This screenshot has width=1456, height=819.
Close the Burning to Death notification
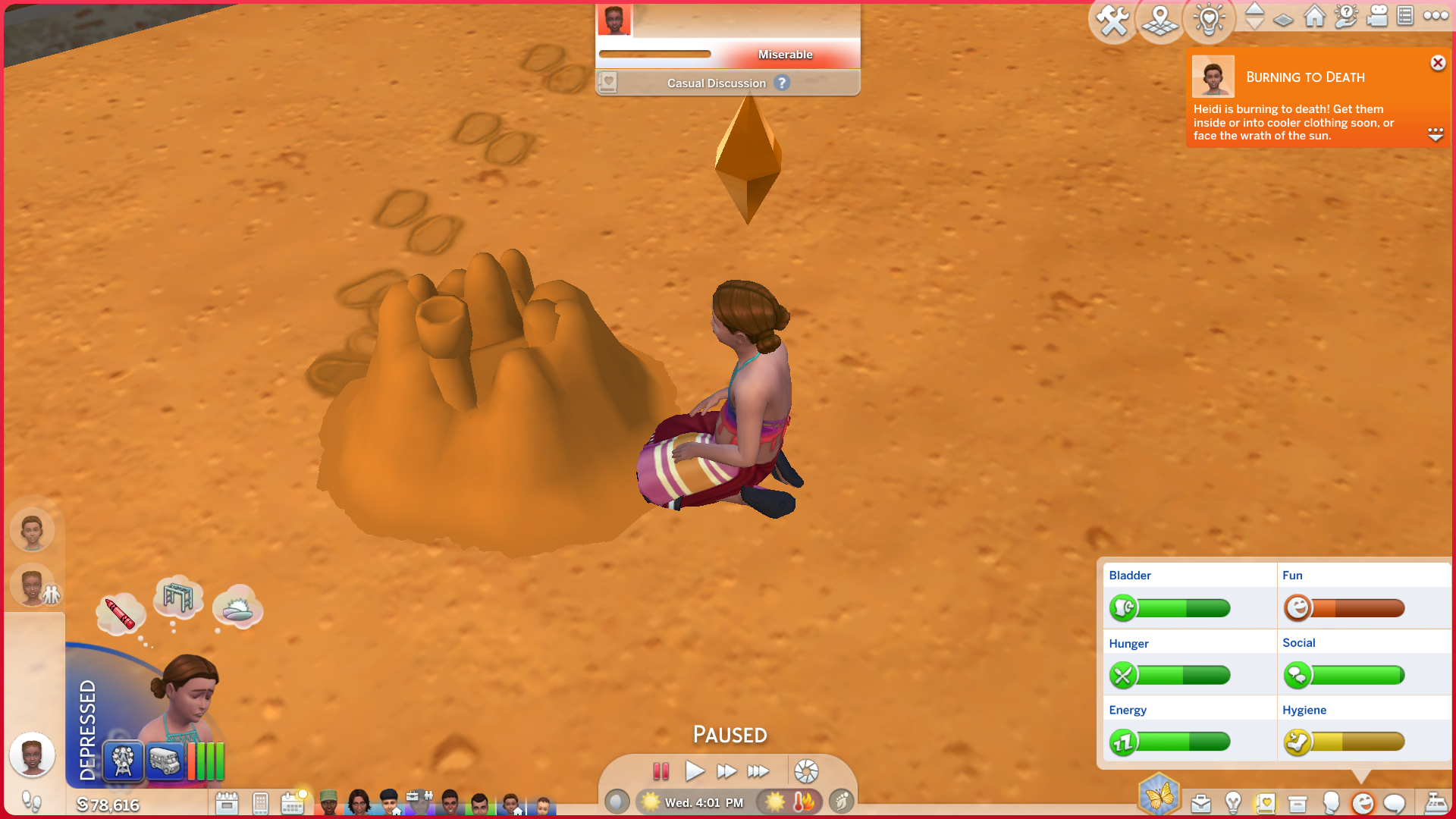pos(1438,63)
